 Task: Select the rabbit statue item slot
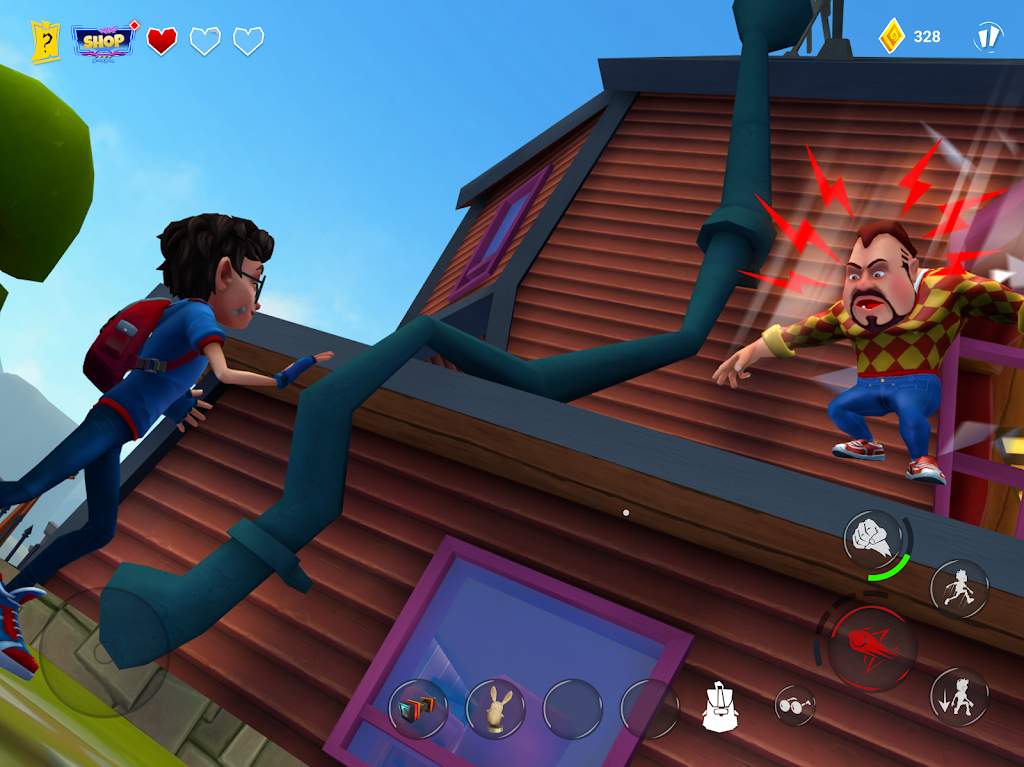(495, 709)
